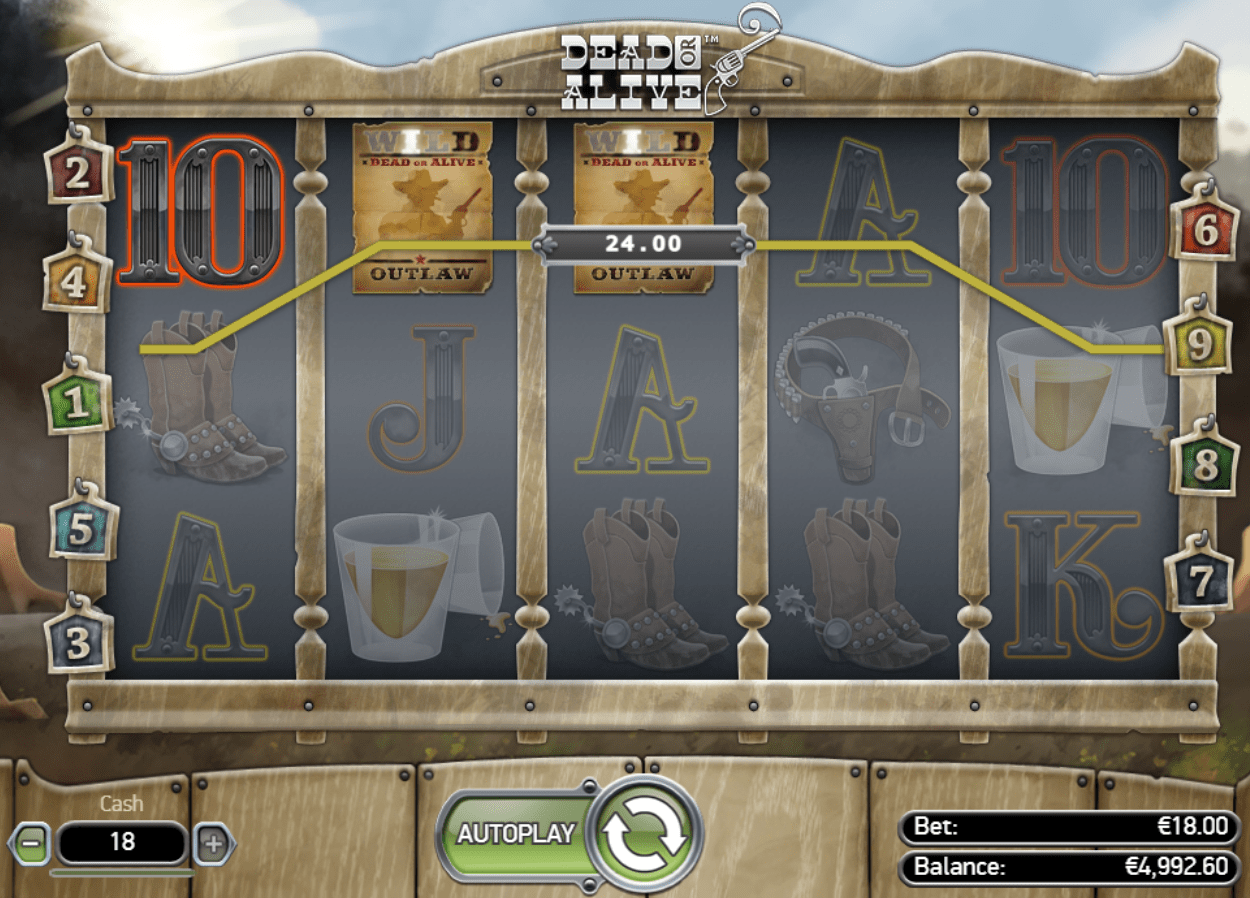
Task: Decrease the cash bet with the minus button
Action: pos(31,843)
